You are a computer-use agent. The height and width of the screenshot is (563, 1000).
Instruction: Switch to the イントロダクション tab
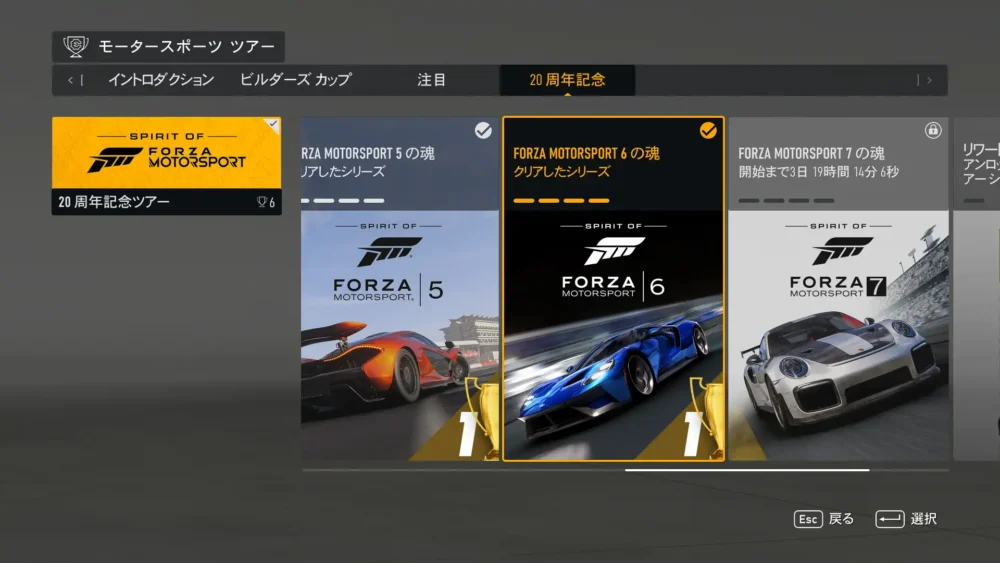(x=161, y=80)
